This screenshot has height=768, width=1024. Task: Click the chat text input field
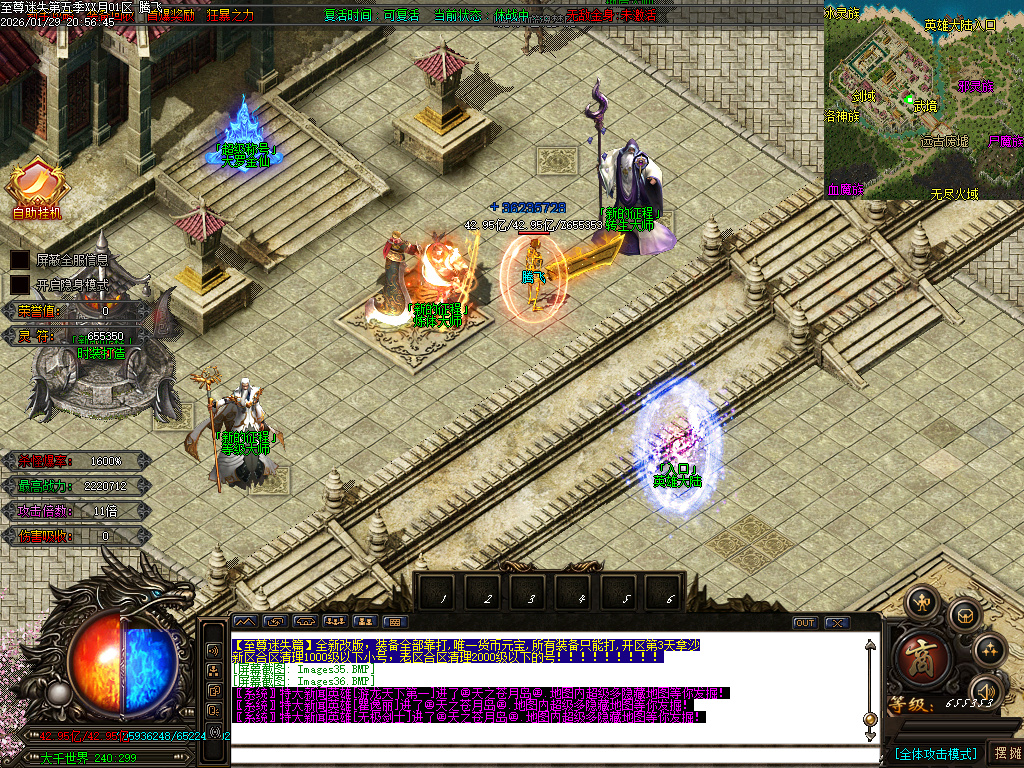[x=550, y=756]
